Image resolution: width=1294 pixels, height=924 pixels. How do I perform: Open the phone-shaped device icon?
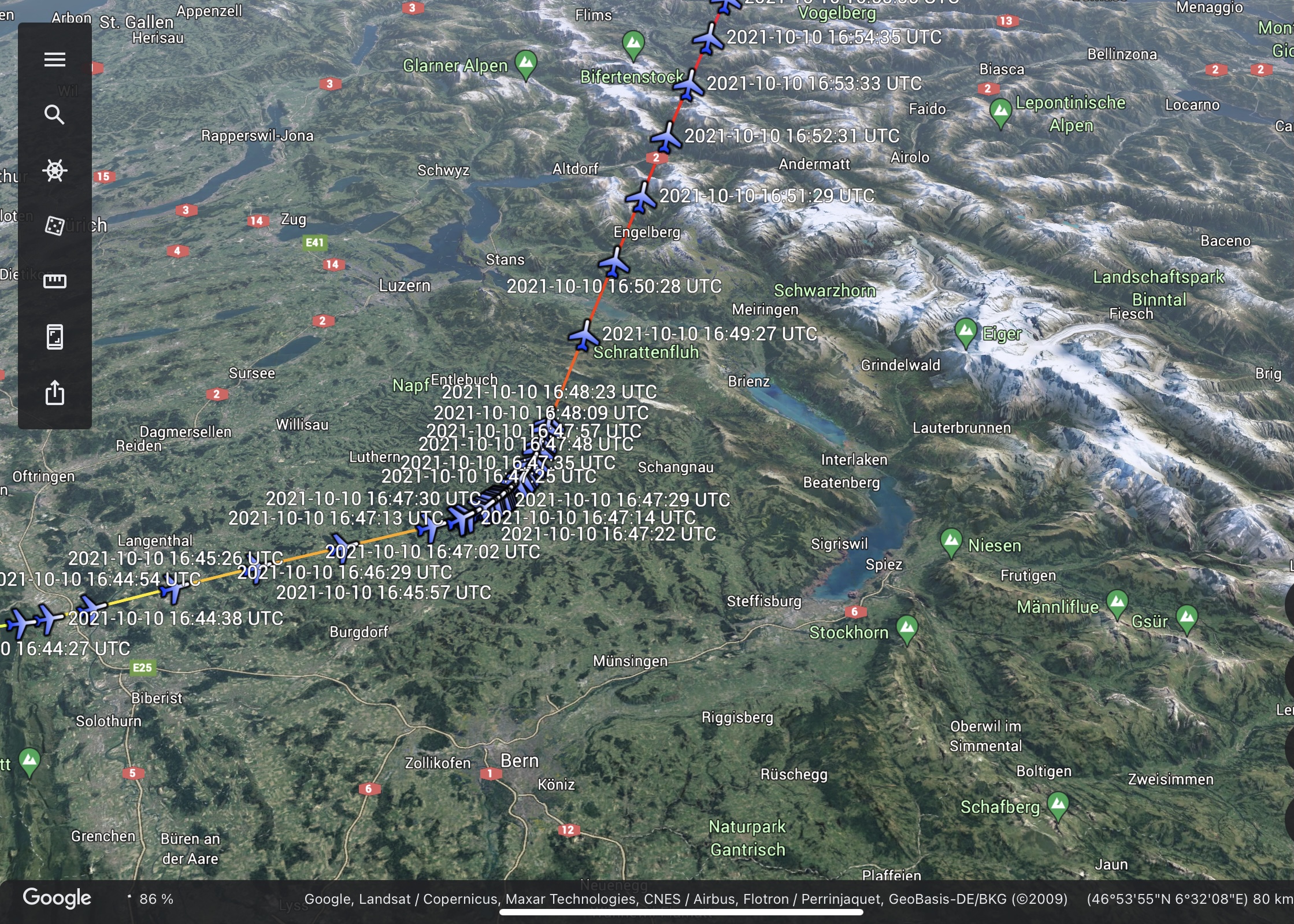(x=55, y=337)
